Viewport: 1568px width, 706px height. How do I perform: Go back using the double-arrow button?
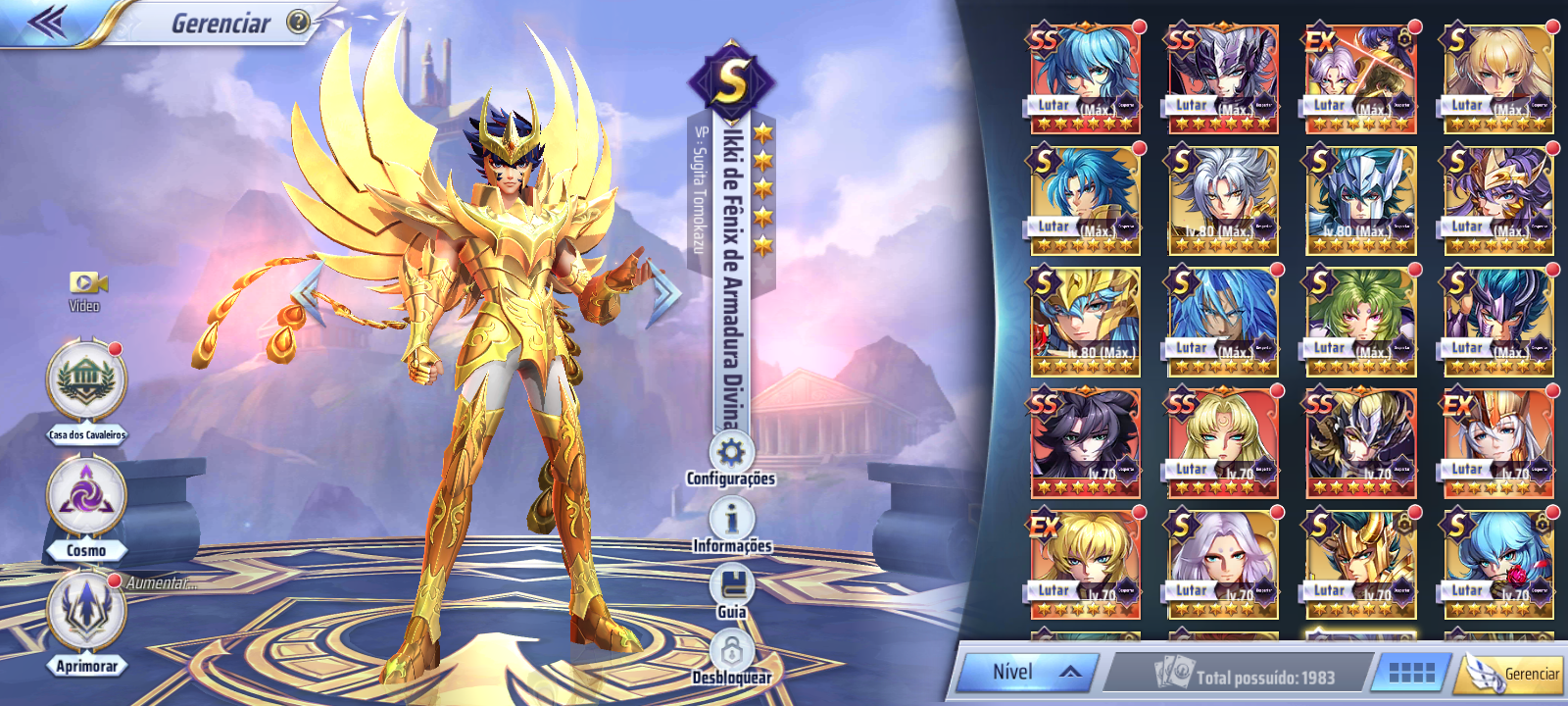click(47, 22)
